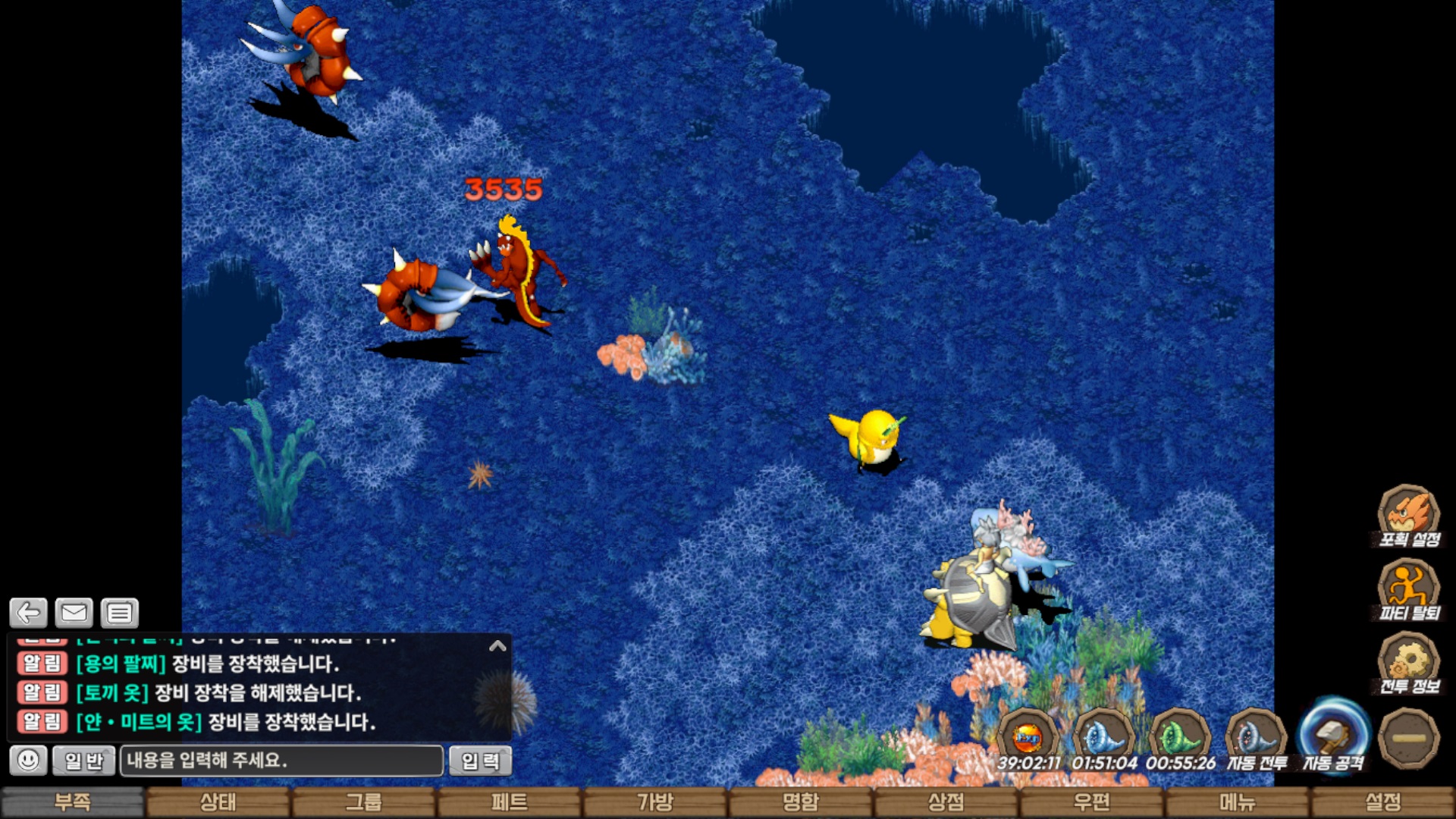Open the 상점 shop
Screen dimensions: 1456x819
pyautogui.click(x=946, y=802)
